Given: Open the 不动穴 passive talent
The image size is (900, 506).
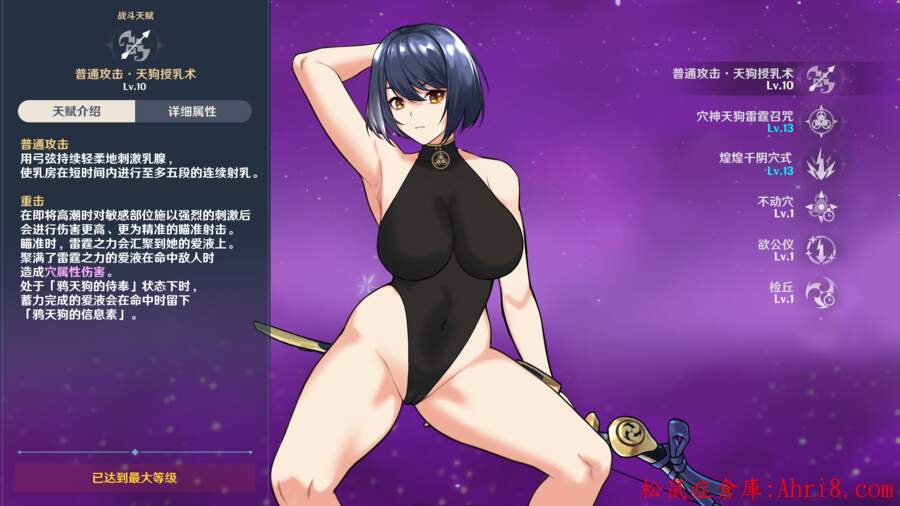Looking at the screenshot, I should pyautogui.click(x=821, y=206).
